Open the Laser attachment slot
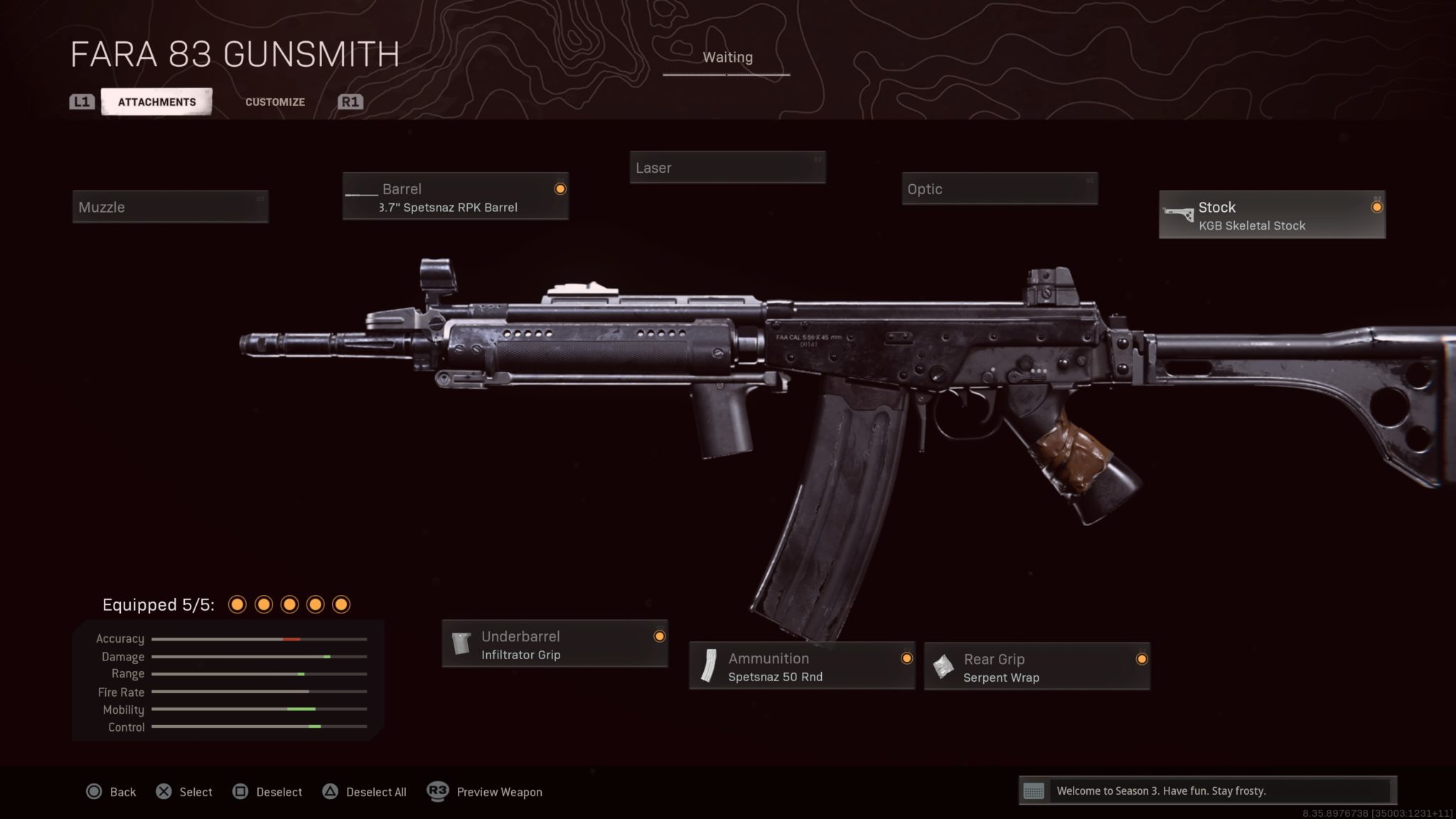The height and width of the screenshot is (819, 1456). [727, 168]
